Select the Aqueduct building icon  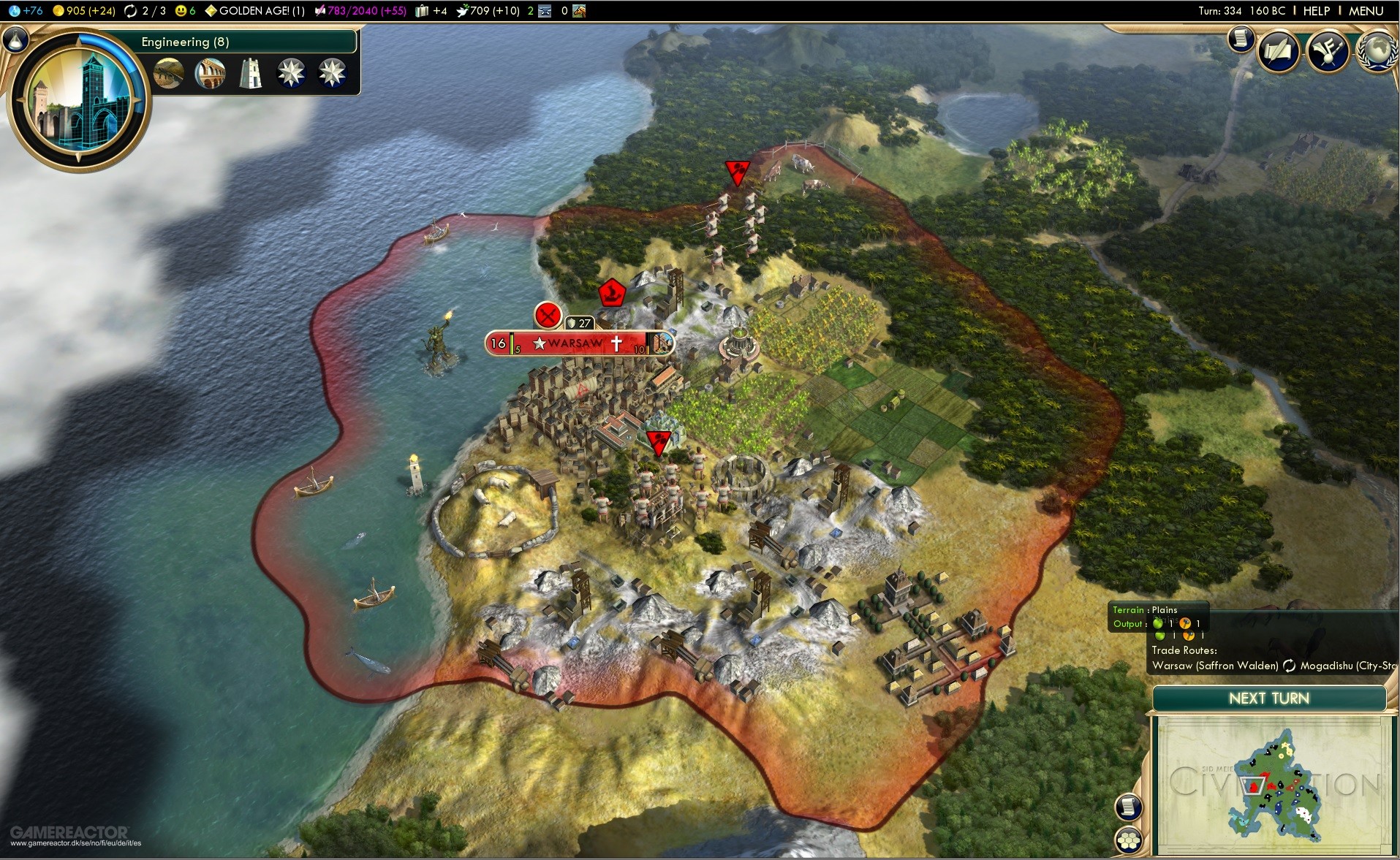210,74
